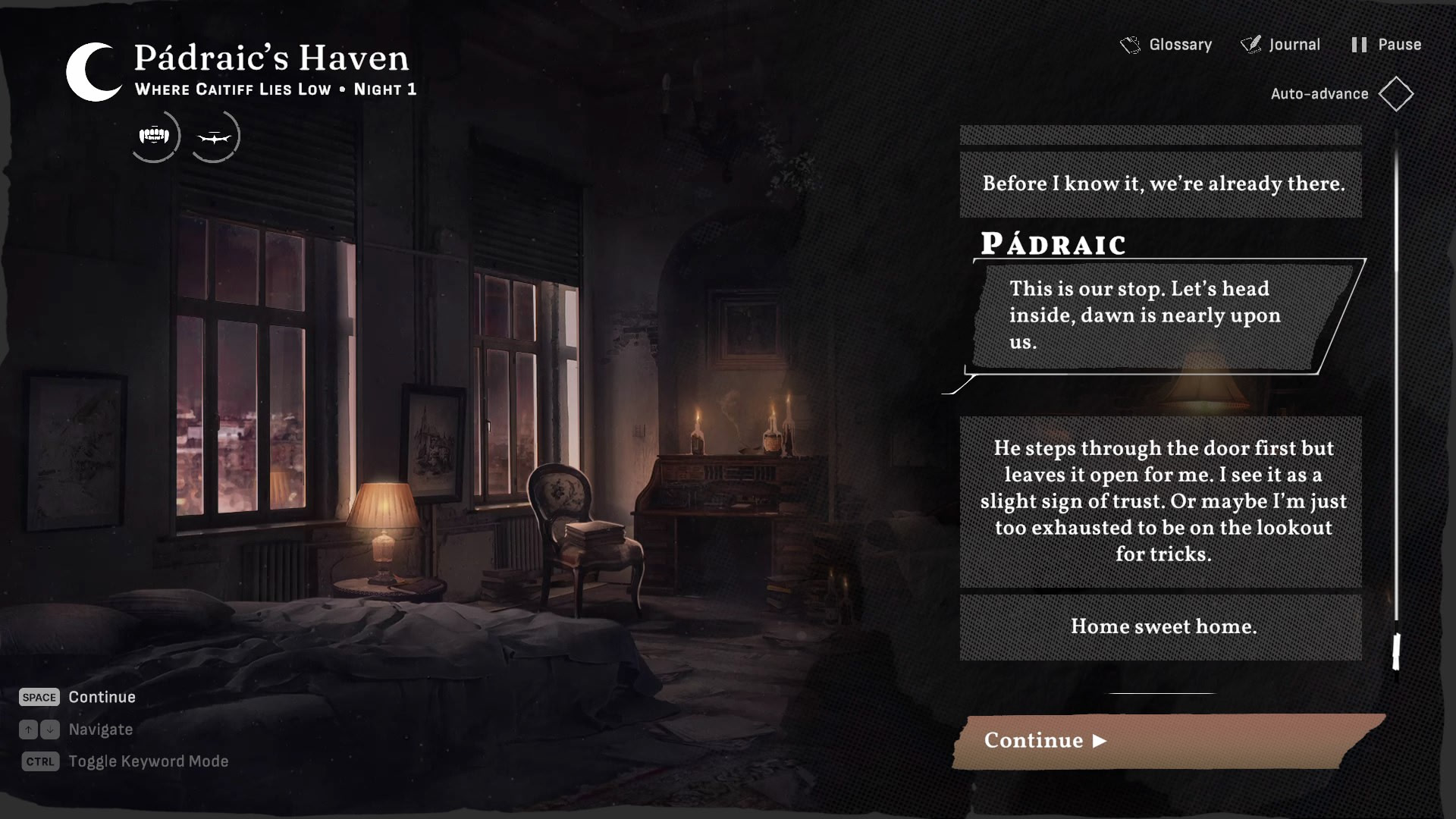Click the fangs hunger icon
Image resolution: width=1456 pixels, height=819 pixels.
(155, 136)
